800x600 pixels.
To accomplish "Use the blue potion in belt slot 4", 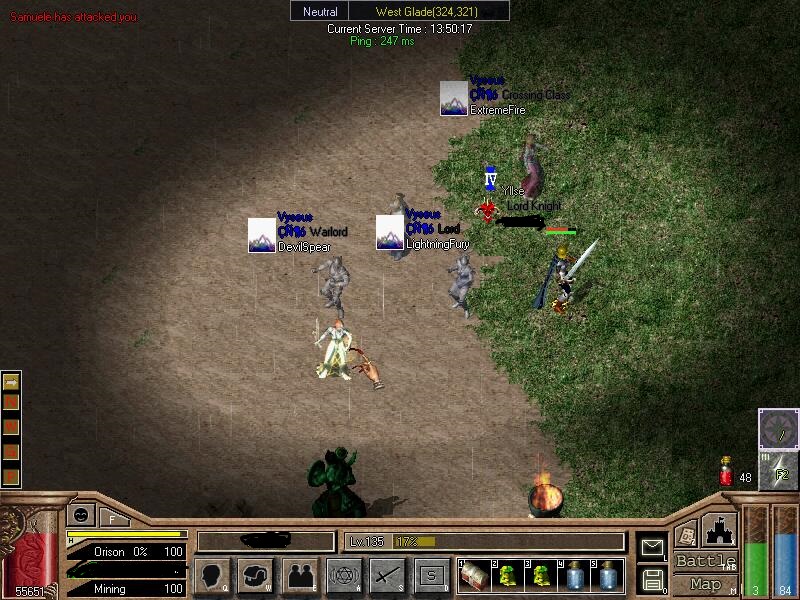I will [574, 575].
